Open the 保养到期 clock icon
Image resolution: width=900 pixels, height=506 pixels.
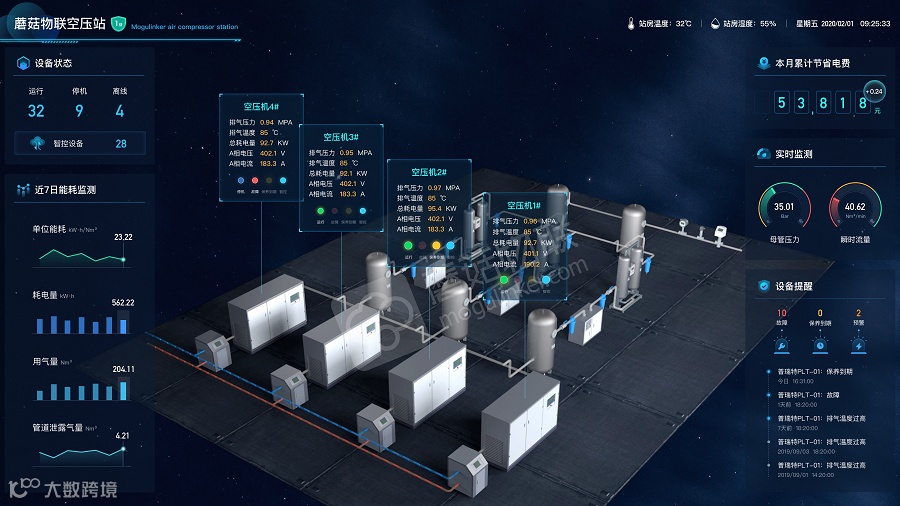click(820, 343)
